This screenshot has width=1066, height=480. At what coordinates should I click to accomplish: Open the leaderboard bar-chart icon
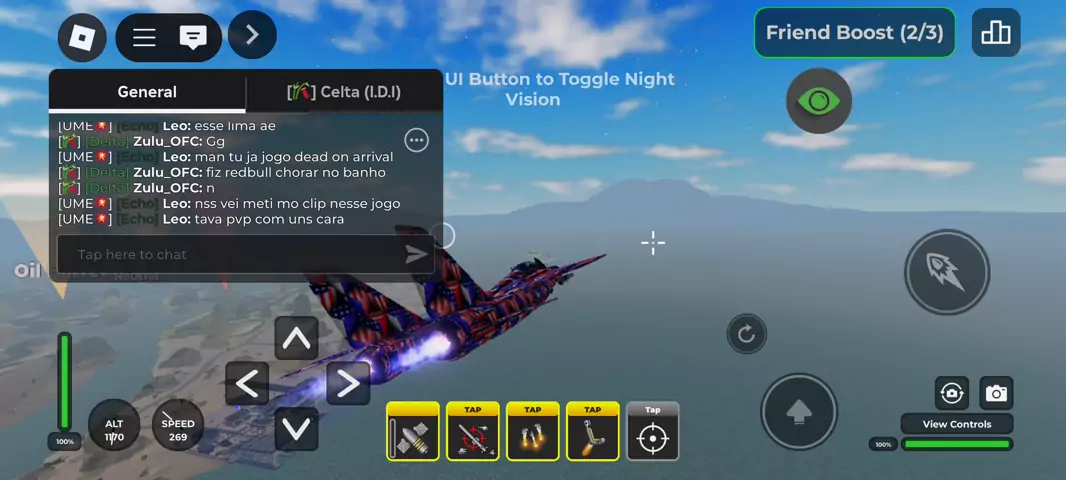[x=996, y=33]
